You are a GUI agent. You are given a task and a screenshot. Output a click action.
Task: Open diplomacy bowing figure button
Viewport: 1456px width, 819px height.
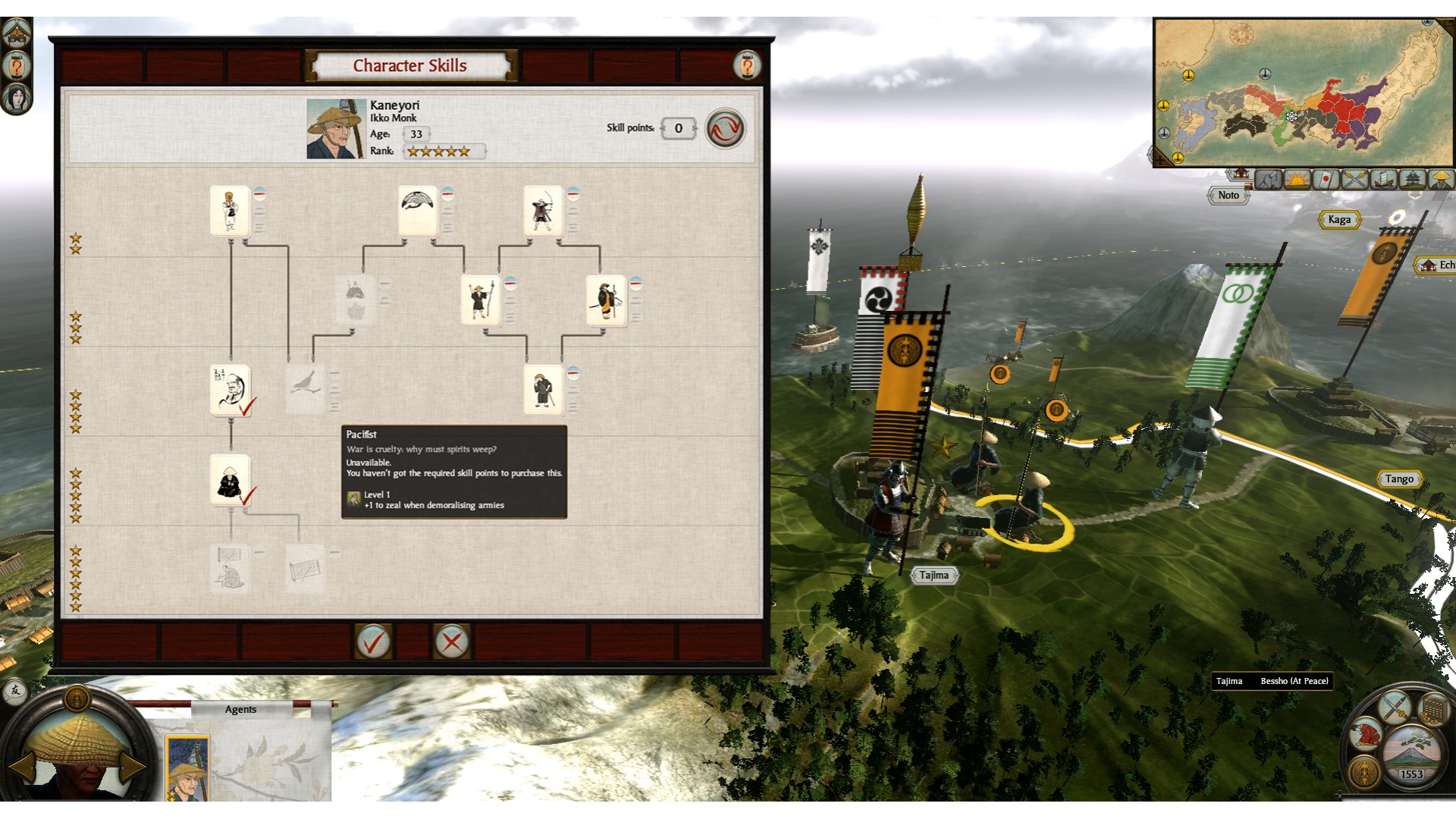(x=1366, y=735)
